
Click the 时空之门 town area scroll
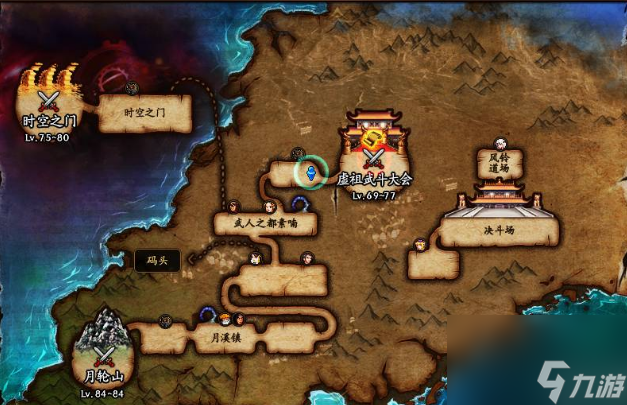(x=143, y=114)
